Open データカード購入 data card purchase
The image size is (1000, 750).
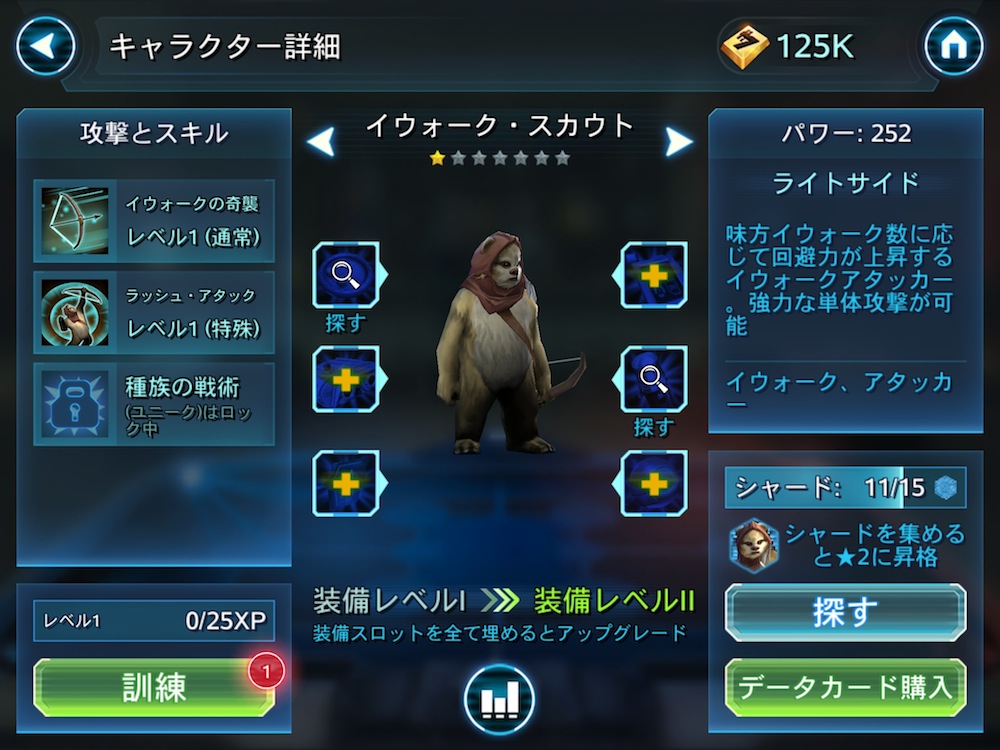[x=845, y=686]
